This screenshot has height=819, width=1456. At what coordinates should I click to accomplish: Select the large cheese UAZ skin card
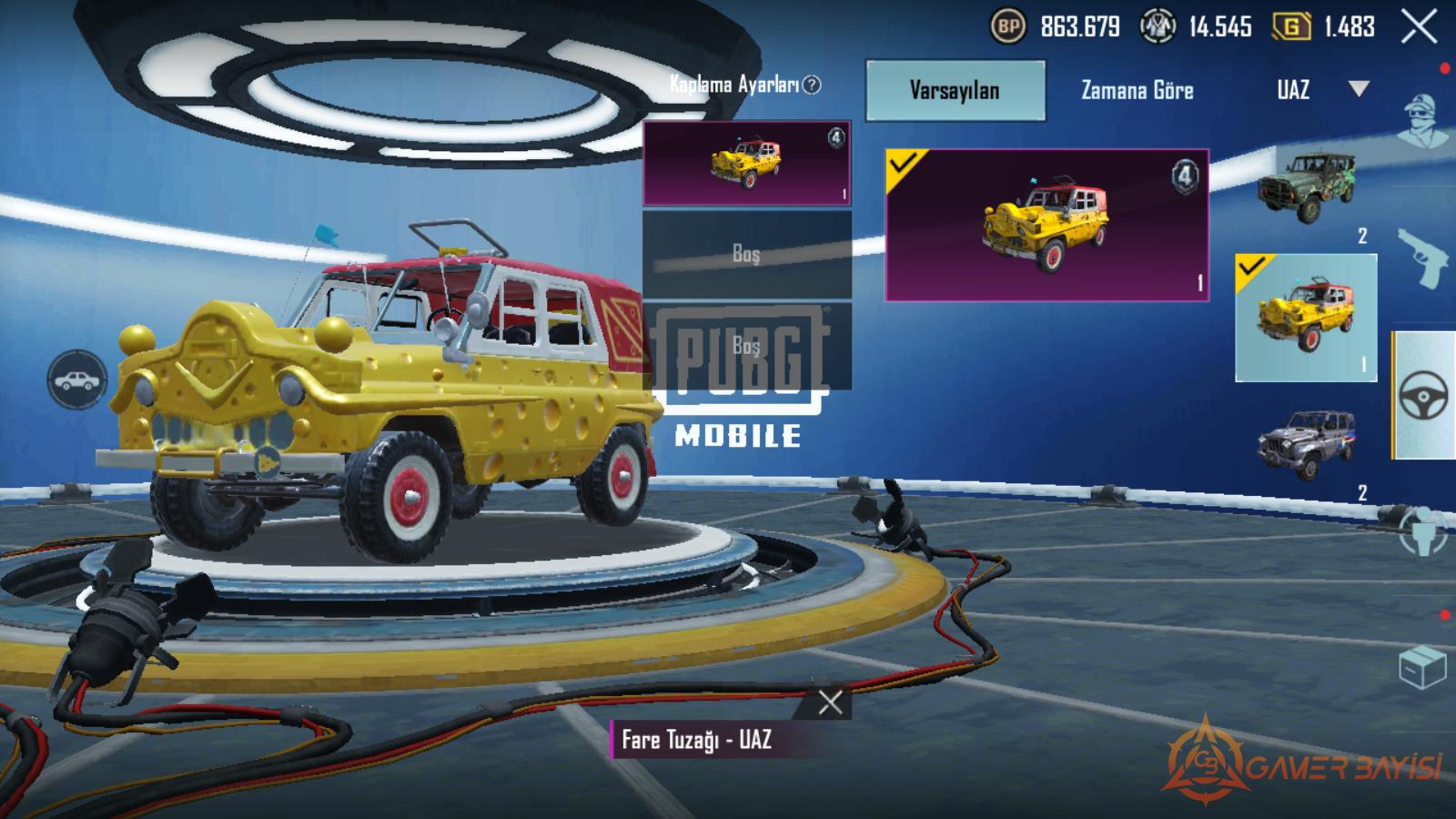[1046, 224]
